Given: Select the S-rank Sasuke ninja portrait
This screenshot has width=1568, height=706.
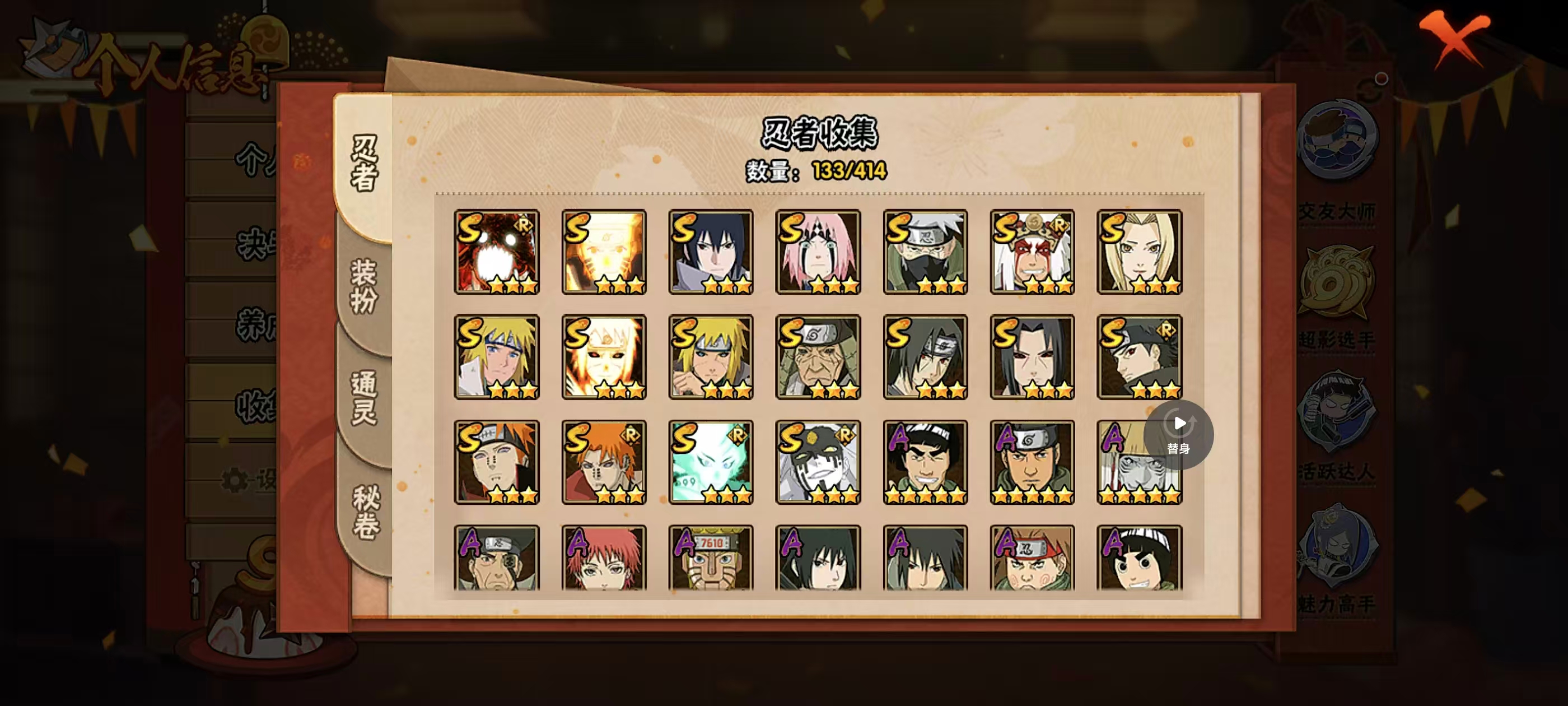Looking at the screenshot, I should 710,252.
